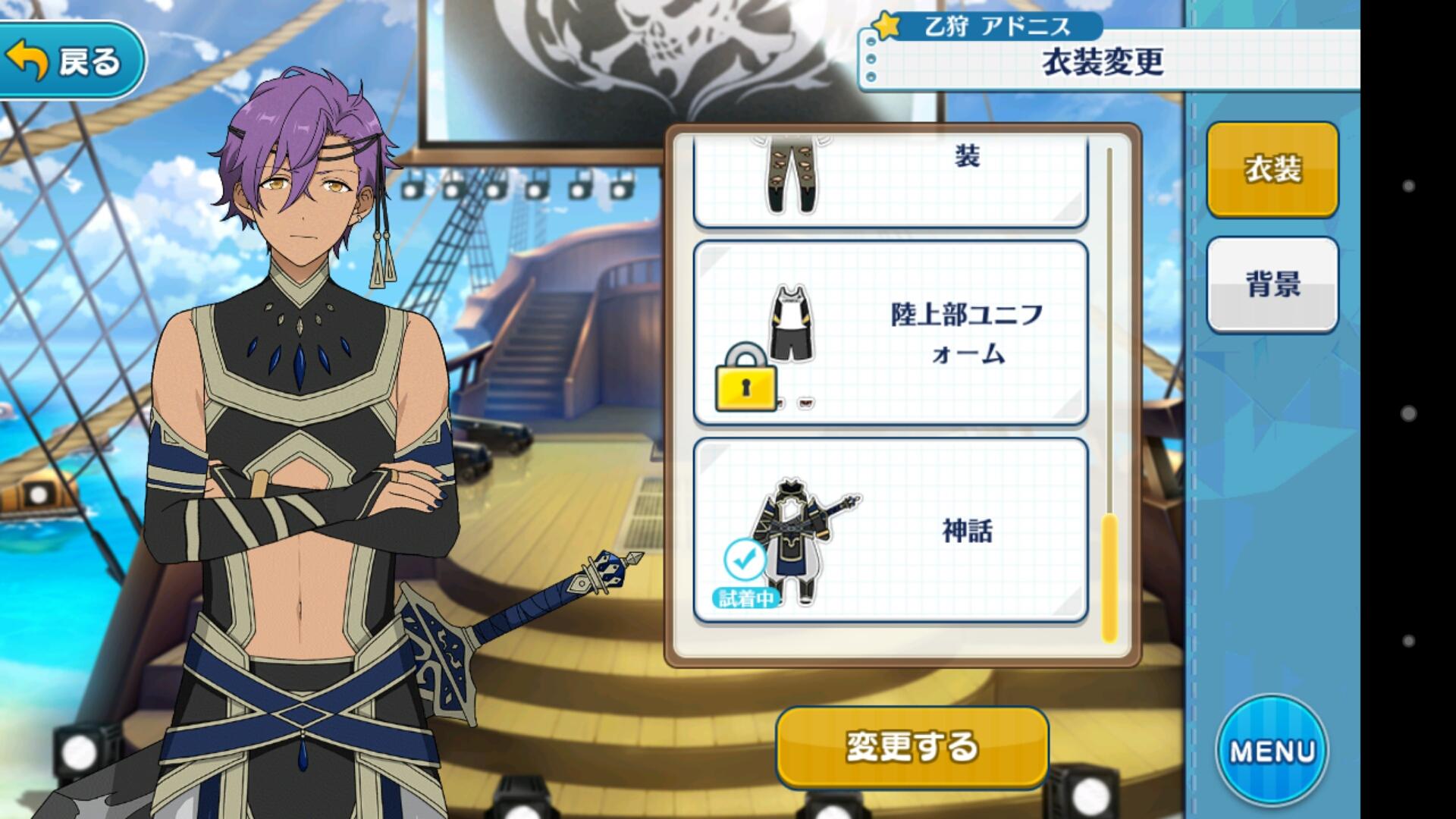The height and width of the screenshot is (819, 1456).
Task: Open the 背景 background tab
Action: tap(1272, 284)
